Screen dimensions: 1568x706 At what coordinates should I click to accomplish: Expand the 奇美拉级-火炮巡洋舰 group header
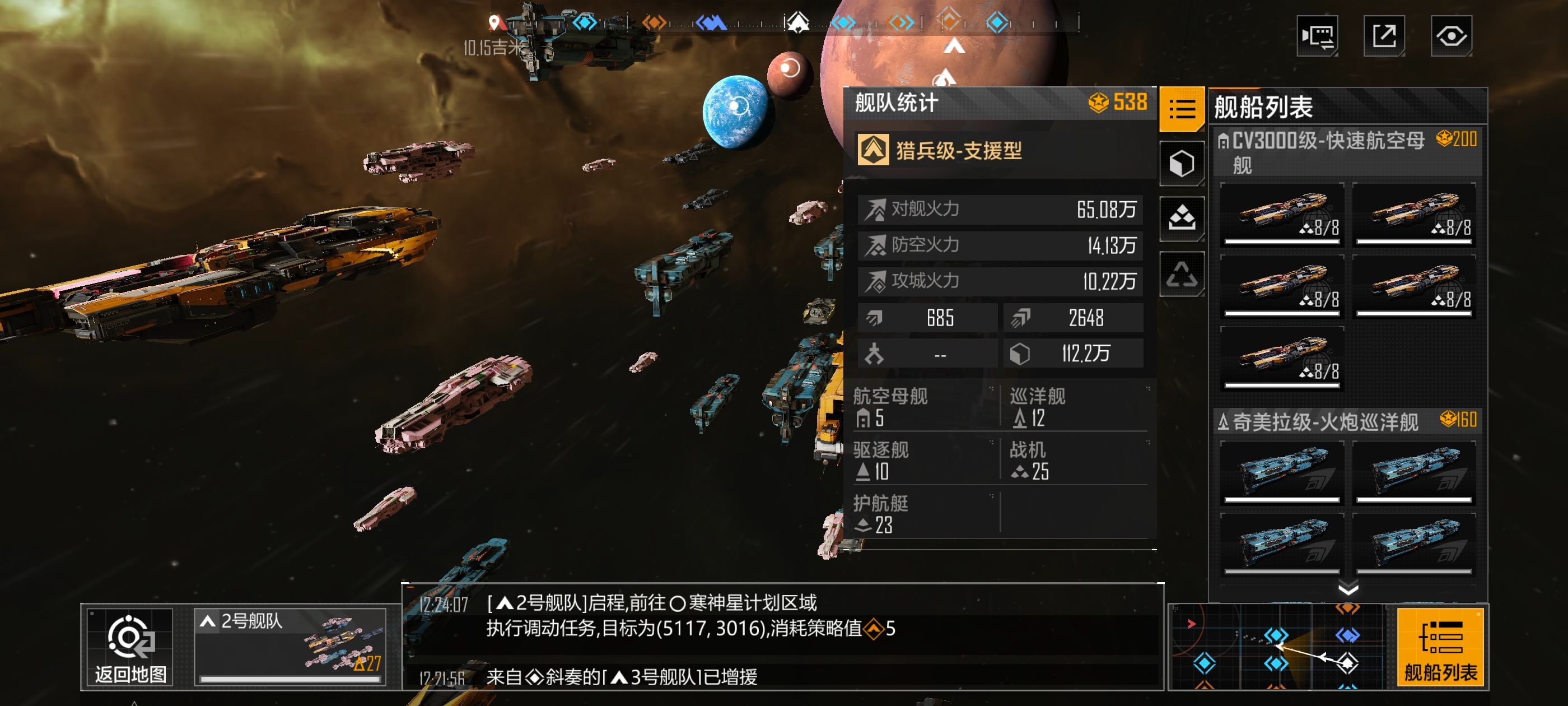point(1327,420)
